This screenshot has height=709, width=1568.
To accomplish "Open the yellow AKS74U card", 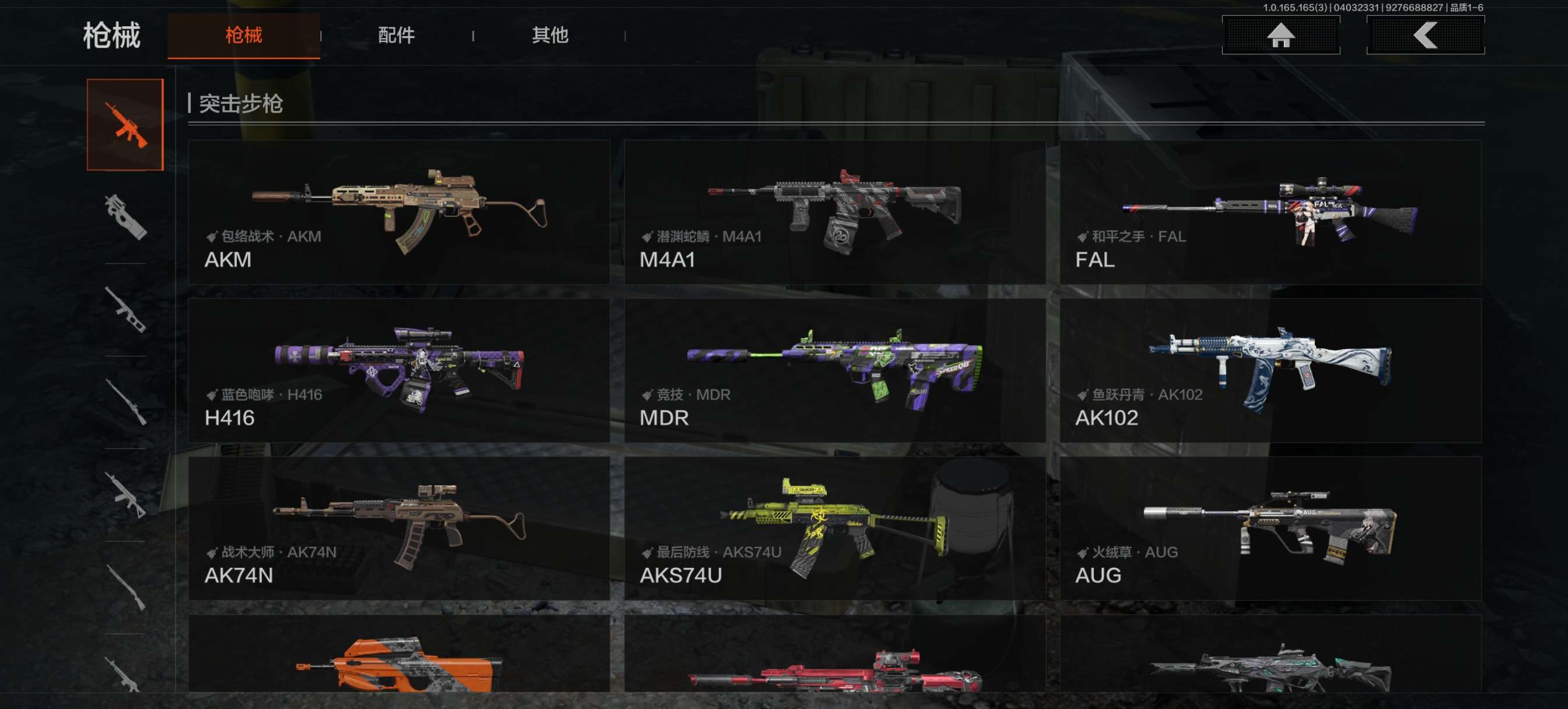I will point(835,528).
